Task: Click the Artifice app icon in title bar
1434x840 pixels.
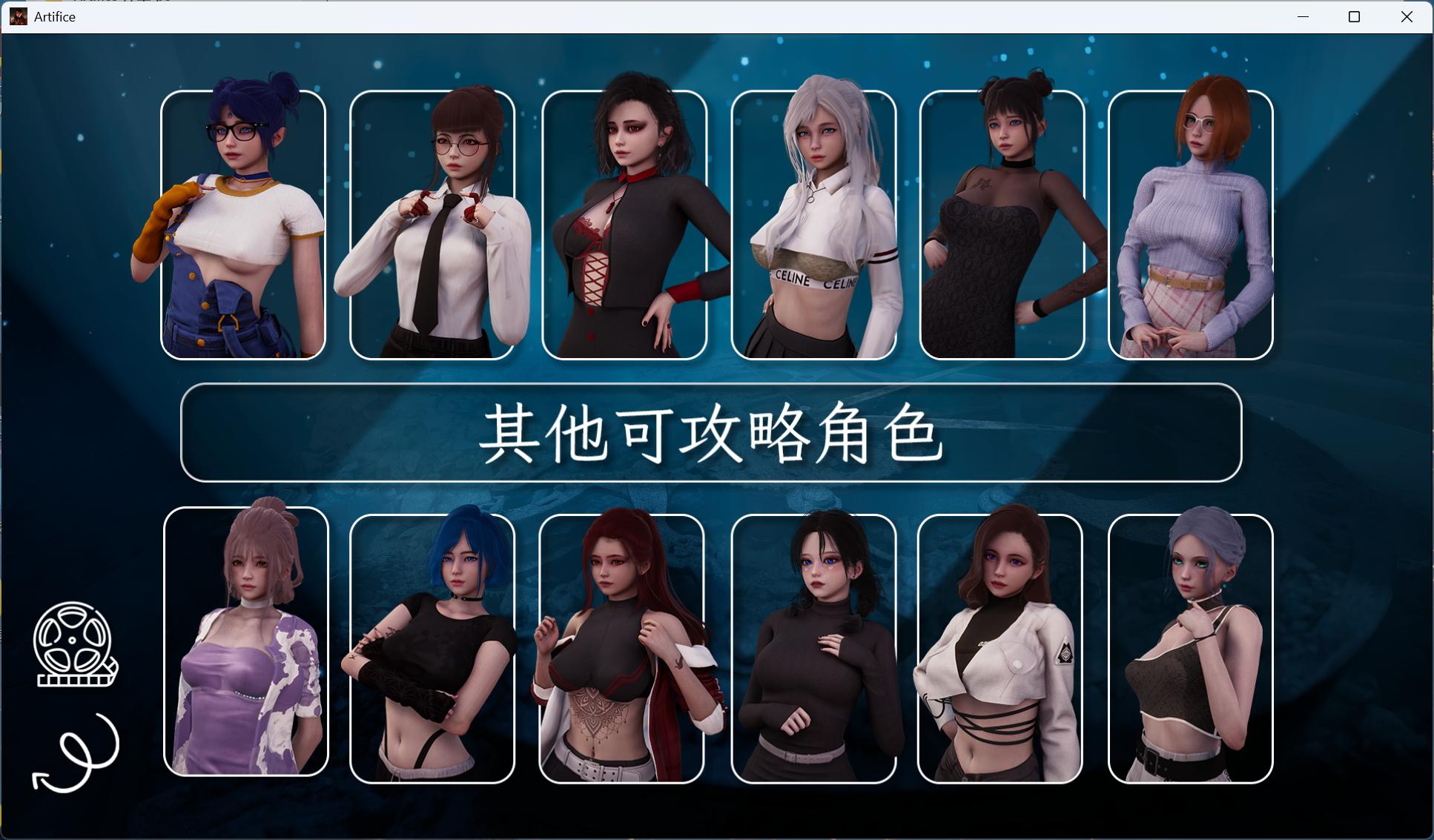Action: pos(18,16)
